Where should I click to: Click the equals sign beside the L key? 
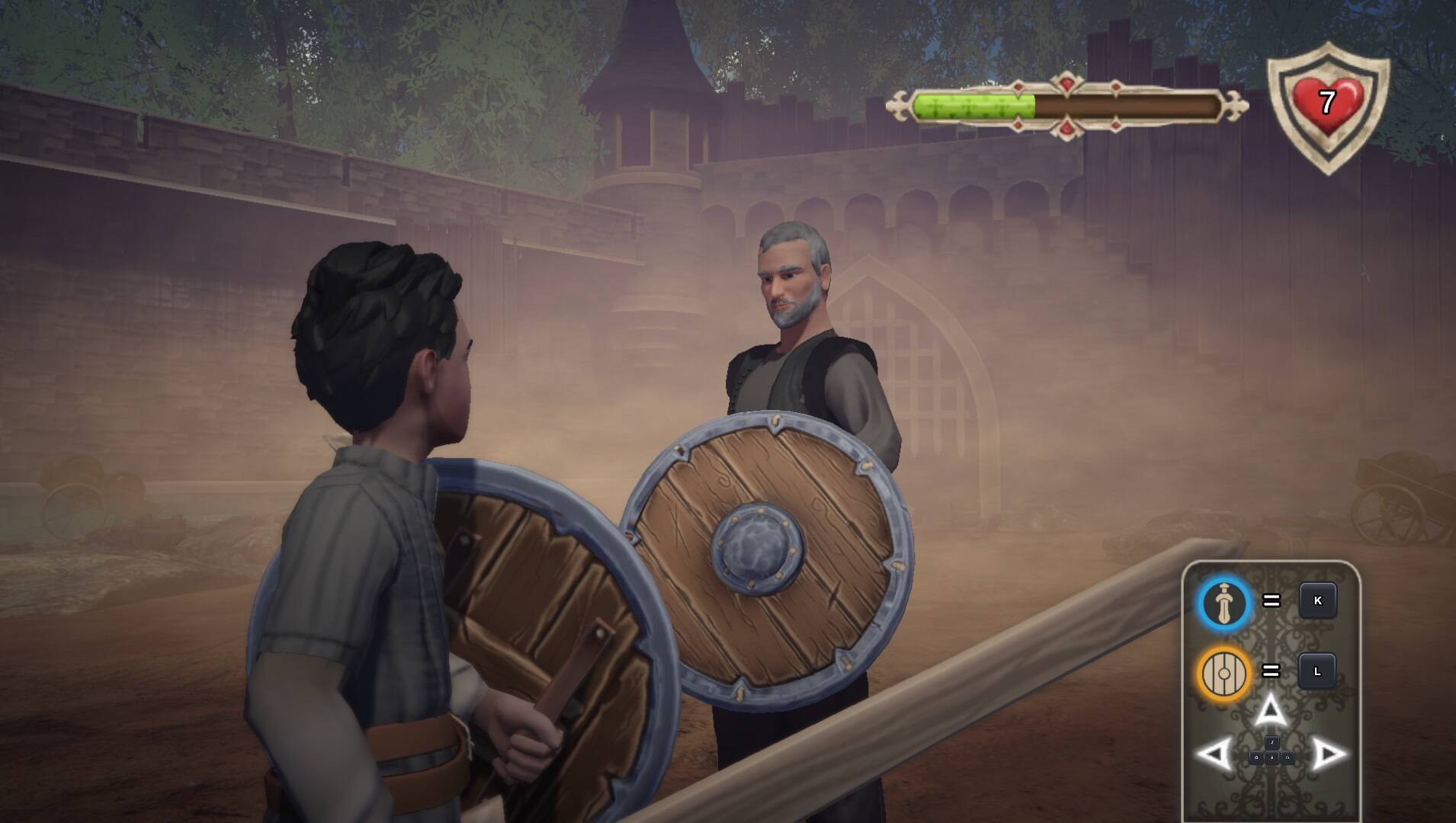1272,671
